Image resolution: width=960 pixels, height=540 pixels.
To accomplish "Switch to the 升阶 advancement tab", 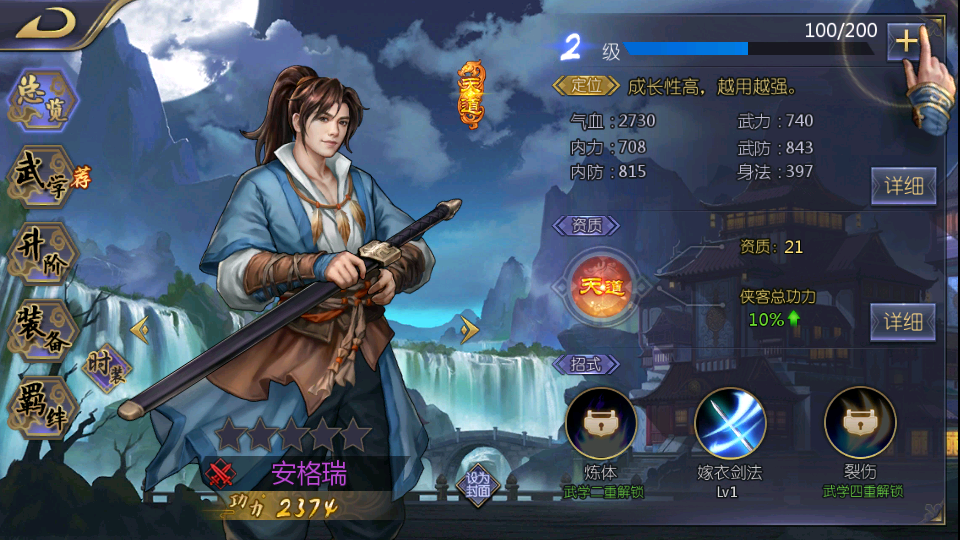I will (42, 251).
